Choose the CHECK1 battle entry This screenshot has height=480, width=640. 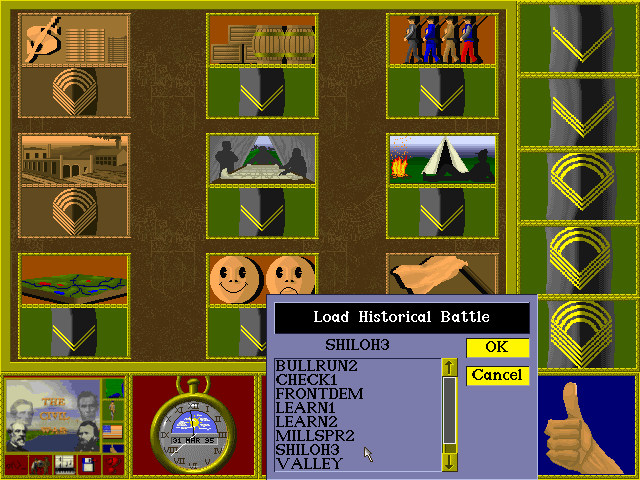pyautogui.click(x=308, y=380)
